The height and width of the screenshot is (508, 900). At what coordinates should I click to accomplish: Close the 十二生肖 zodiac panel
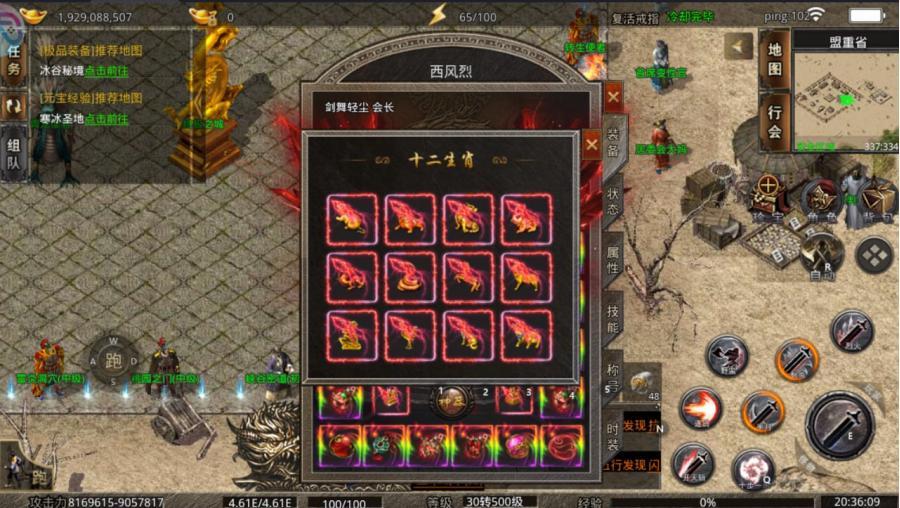click(592, 145)
